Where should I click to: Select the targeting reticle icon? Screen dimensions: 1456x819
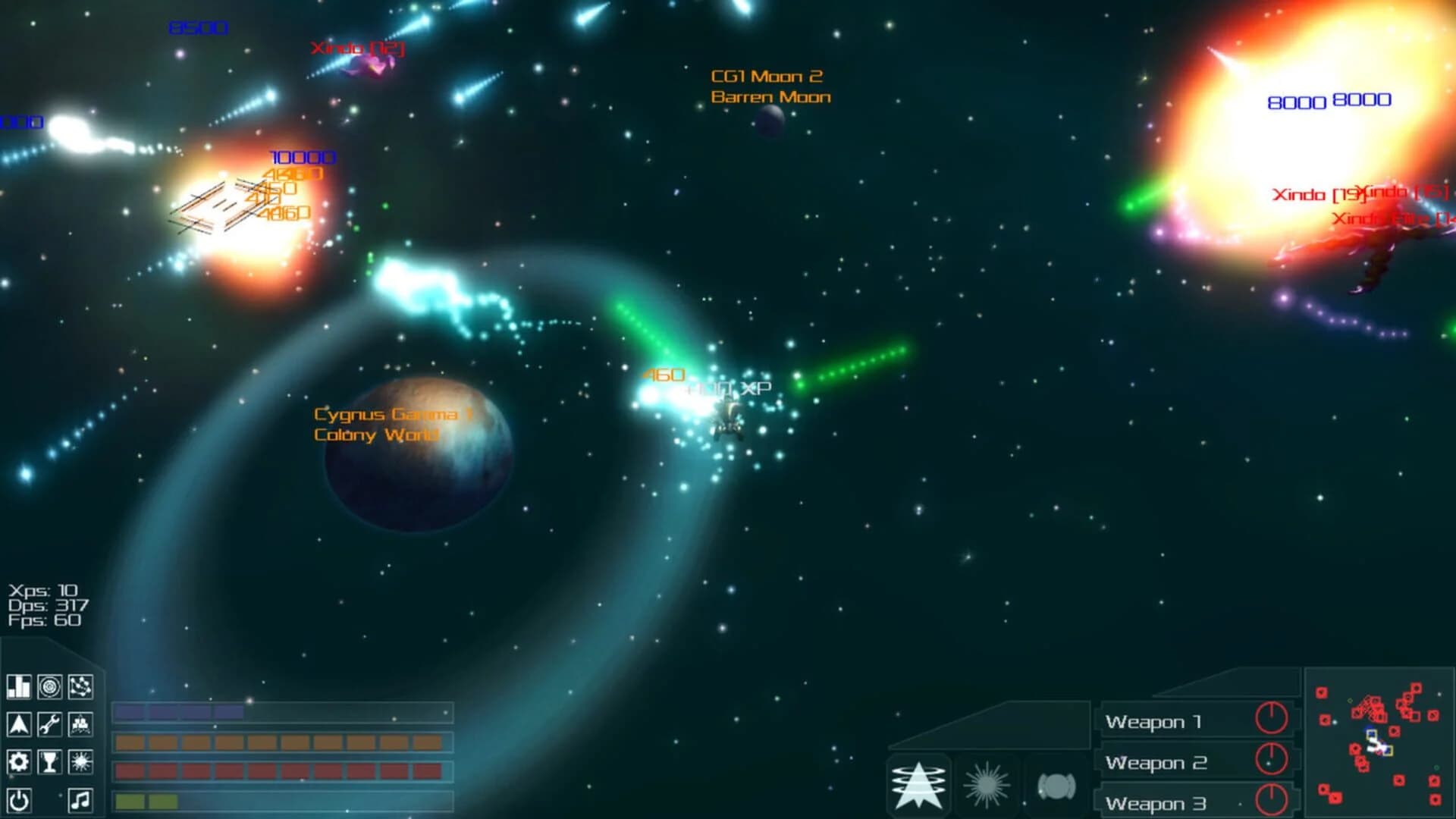click(x=49, y=686)
